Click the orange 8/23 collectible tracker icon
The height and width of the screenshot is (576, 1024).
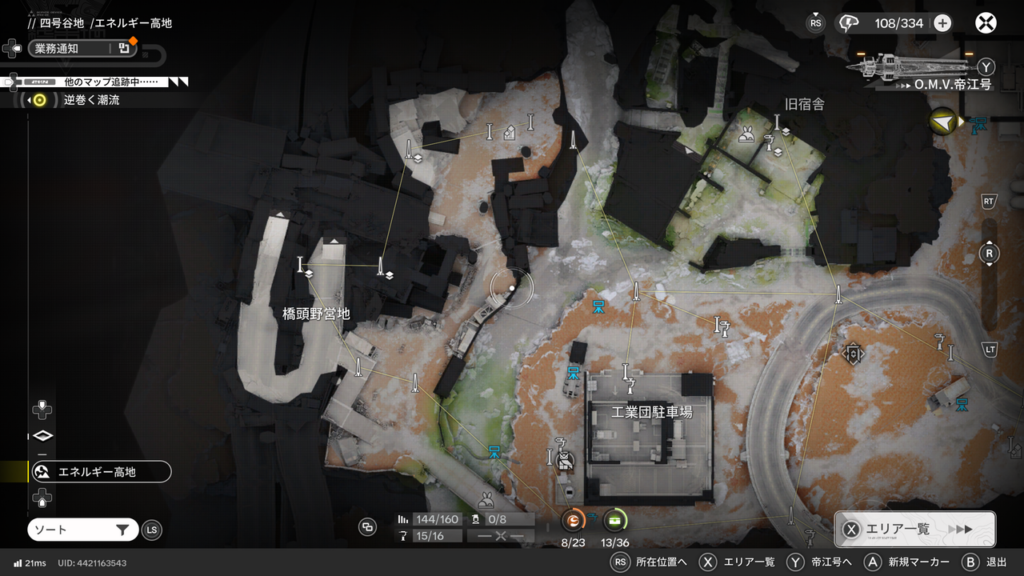(x=572, y=520)
